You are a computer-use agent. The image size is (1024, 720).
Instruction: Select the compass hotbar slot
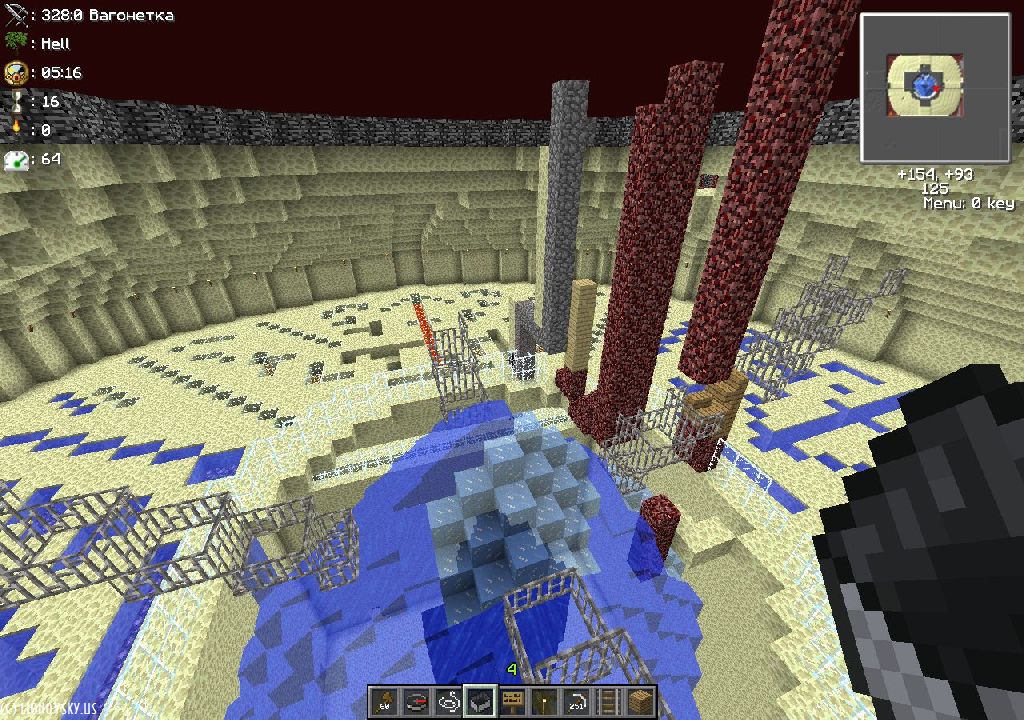(x=416, y=701)
